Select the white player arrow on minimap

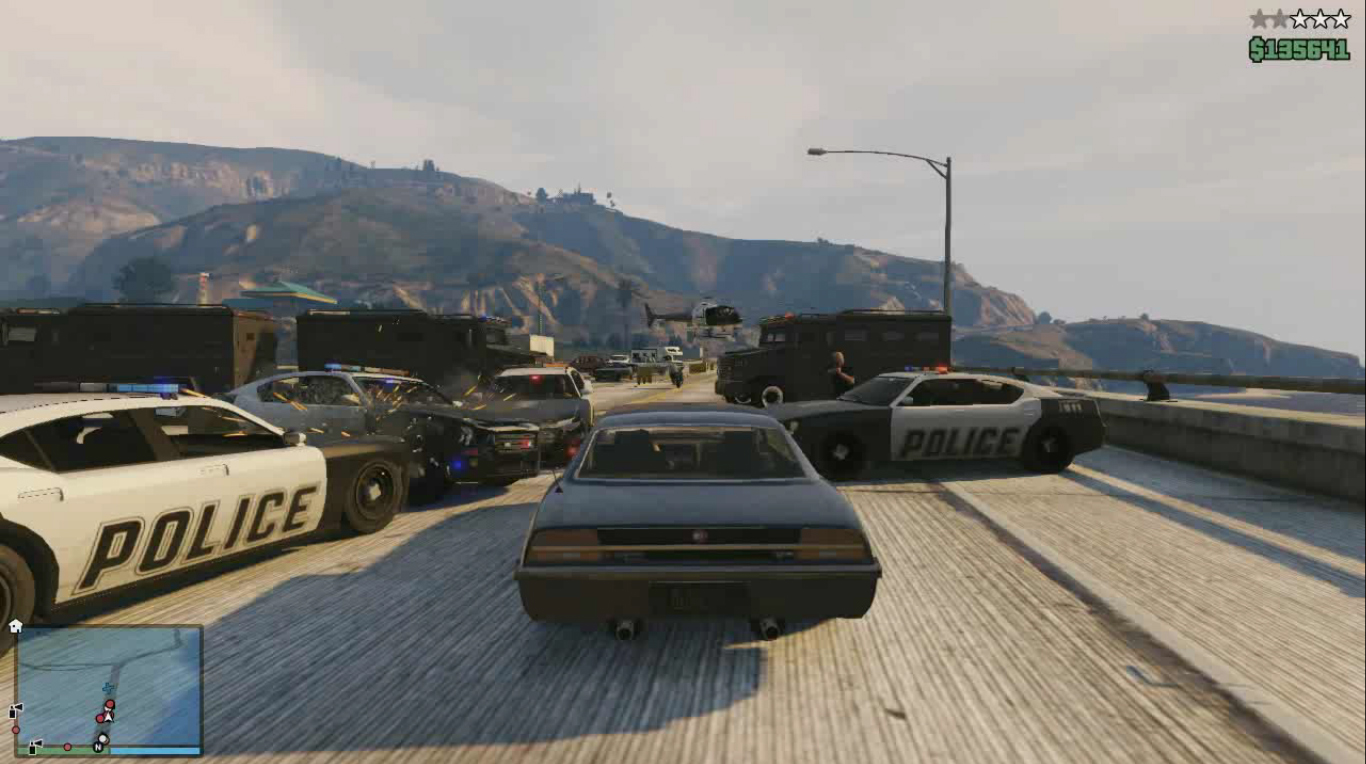click(x=106, y=716)
